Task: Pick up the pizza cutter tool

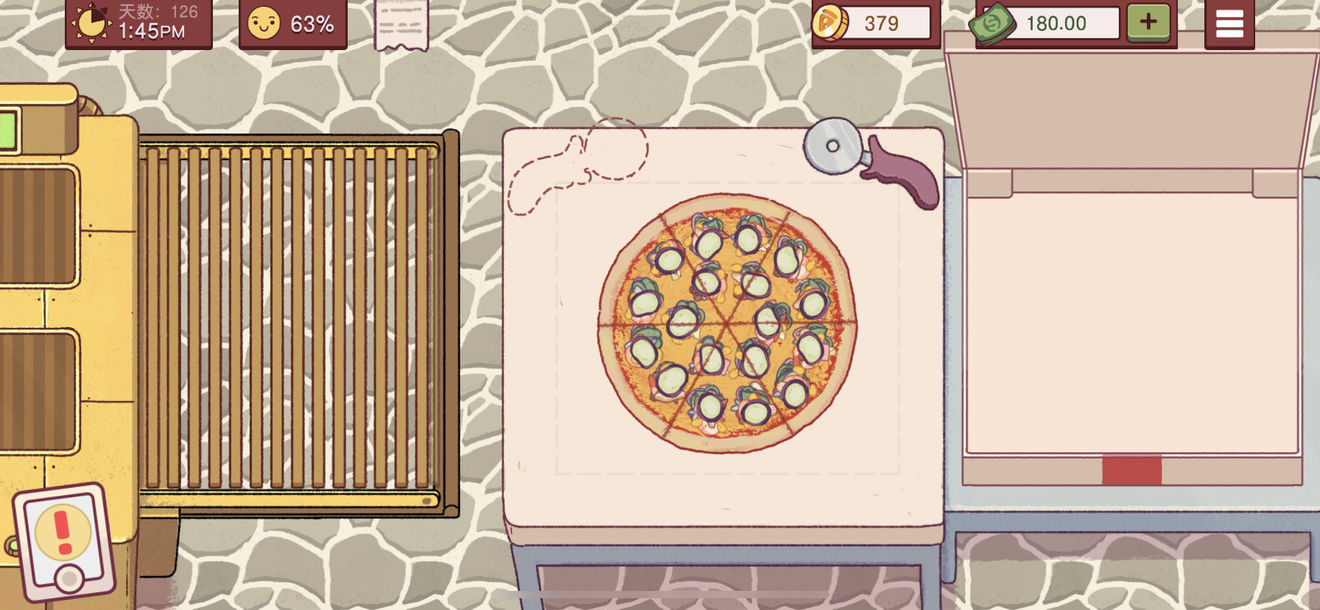Action: click(870, 160)
